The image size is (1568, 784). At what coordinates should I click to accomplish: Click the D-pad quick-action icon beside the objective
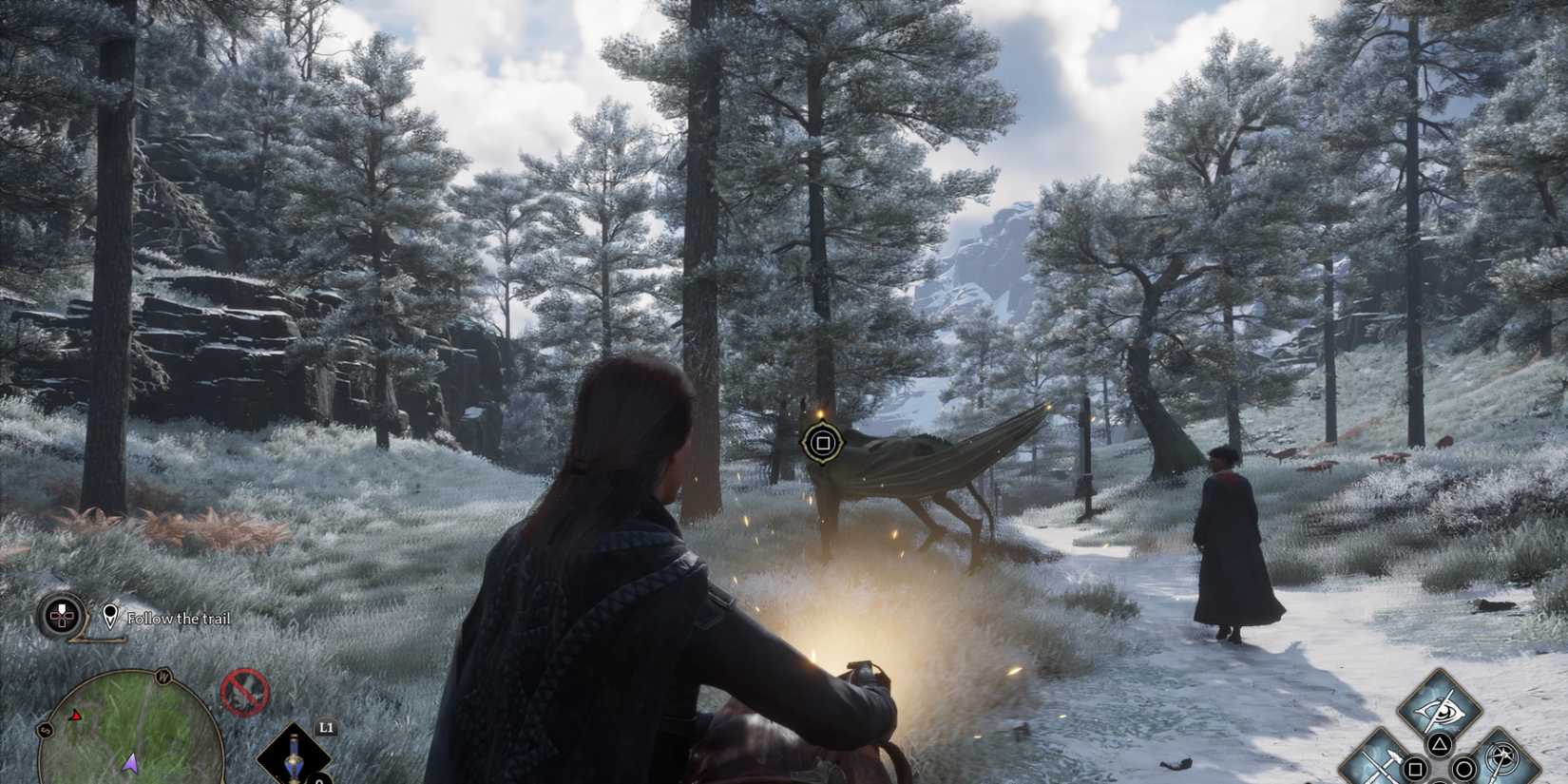click(x=62, y=616)
